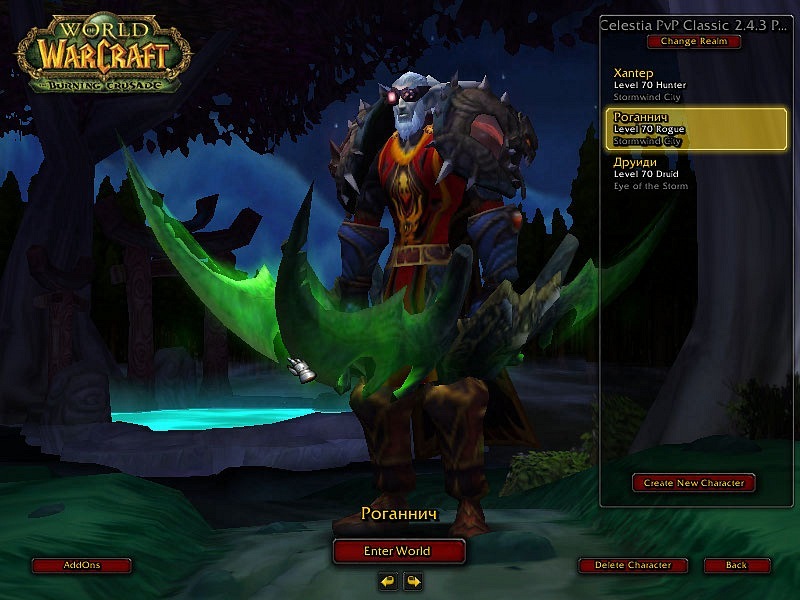
Task: Open the Change Realm list
Action: [693, 42]
